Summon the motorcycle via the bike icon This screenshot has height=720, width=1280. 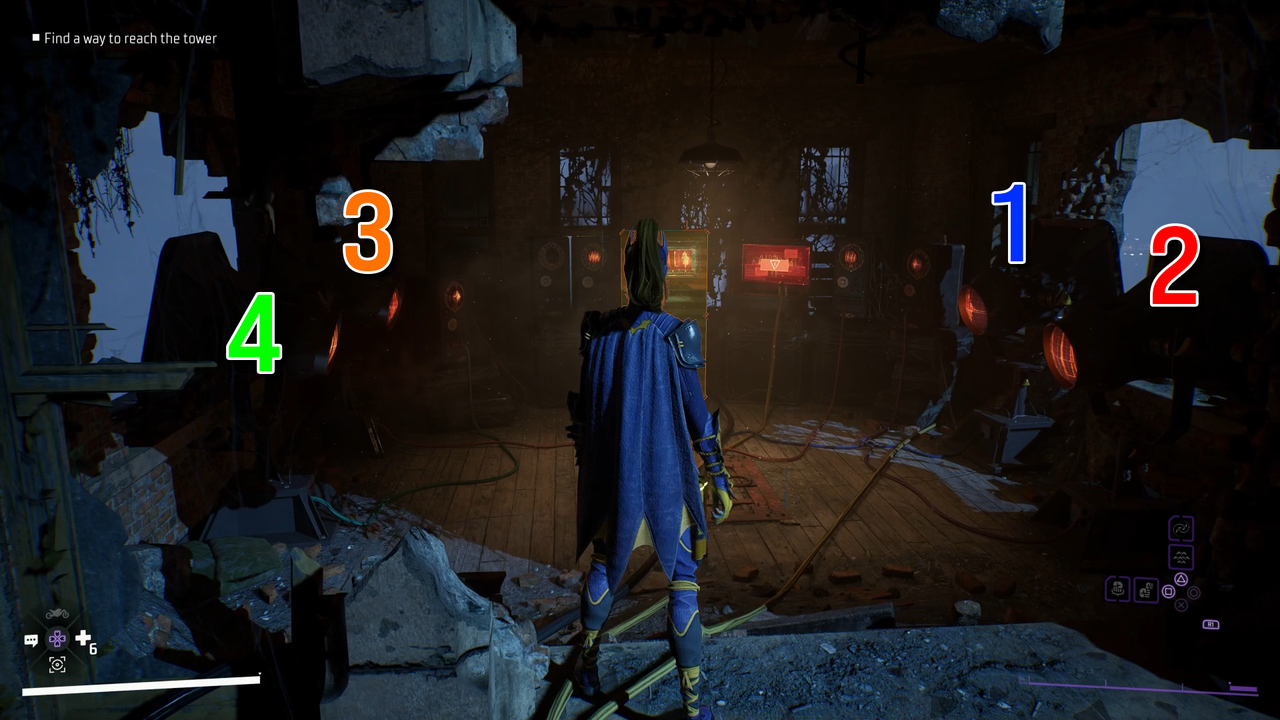pos(57,613)
